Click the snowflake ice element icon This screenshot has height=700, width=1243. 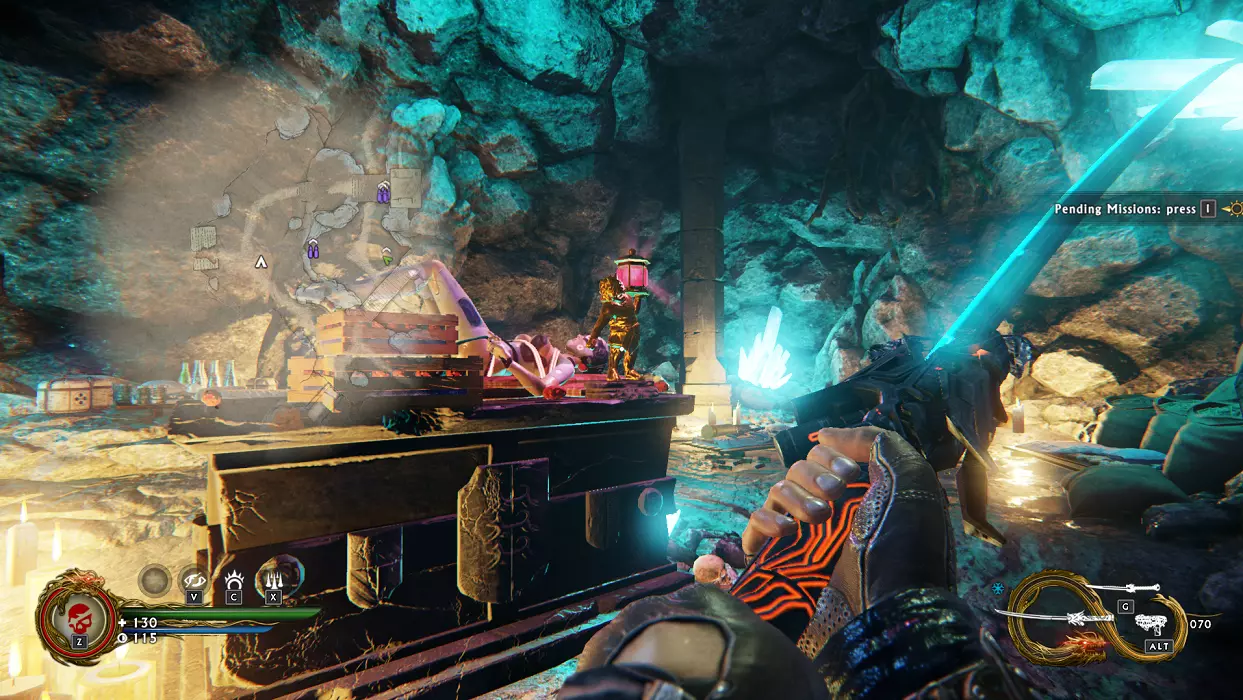tap(998, 589)
